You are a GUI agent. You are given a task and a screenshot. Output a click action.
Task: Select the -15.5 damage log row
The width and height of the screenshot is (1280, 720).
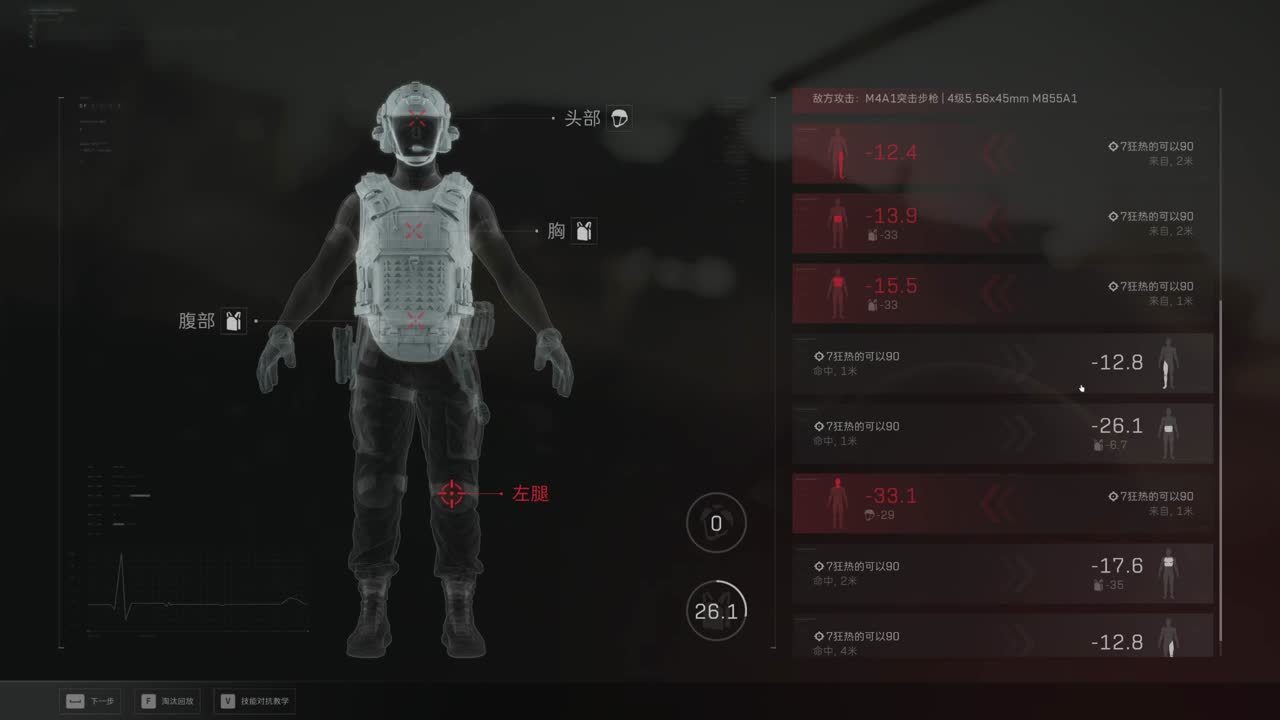point(1002,294)
